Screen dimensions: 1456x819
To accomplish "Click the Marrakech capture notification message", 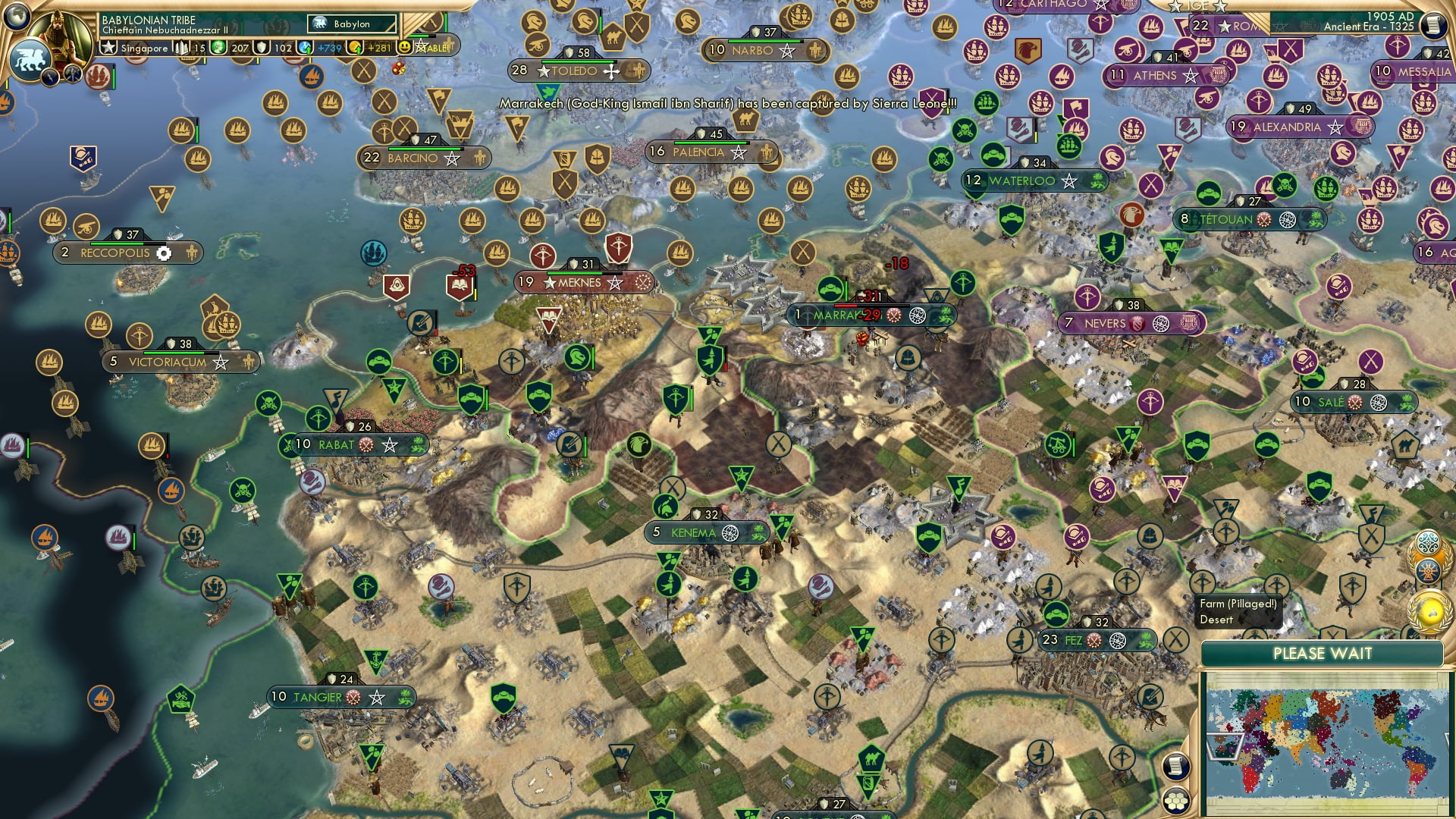I will coord(728,102).
